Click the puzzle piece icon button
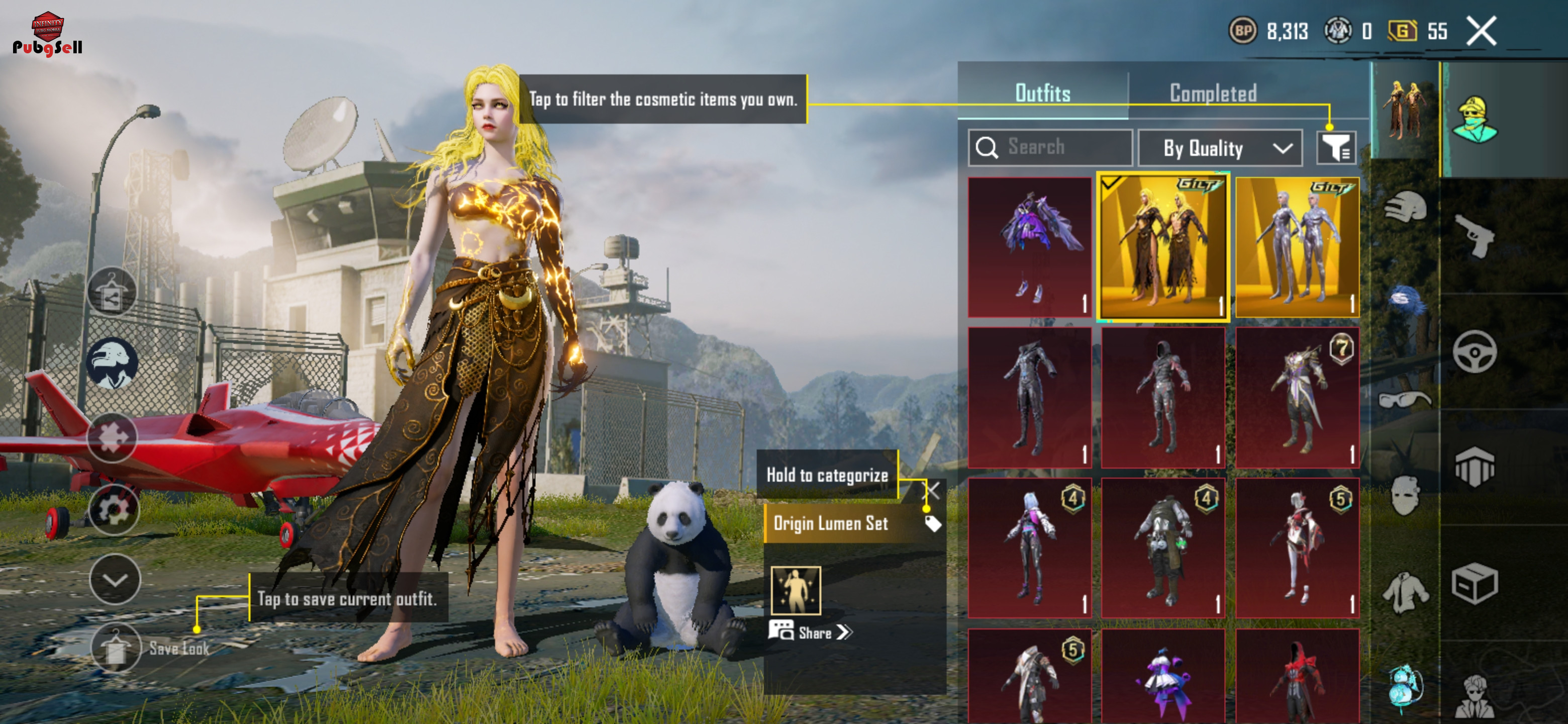The height and width of the screenshot is (724, 1568). click(112, 436)
